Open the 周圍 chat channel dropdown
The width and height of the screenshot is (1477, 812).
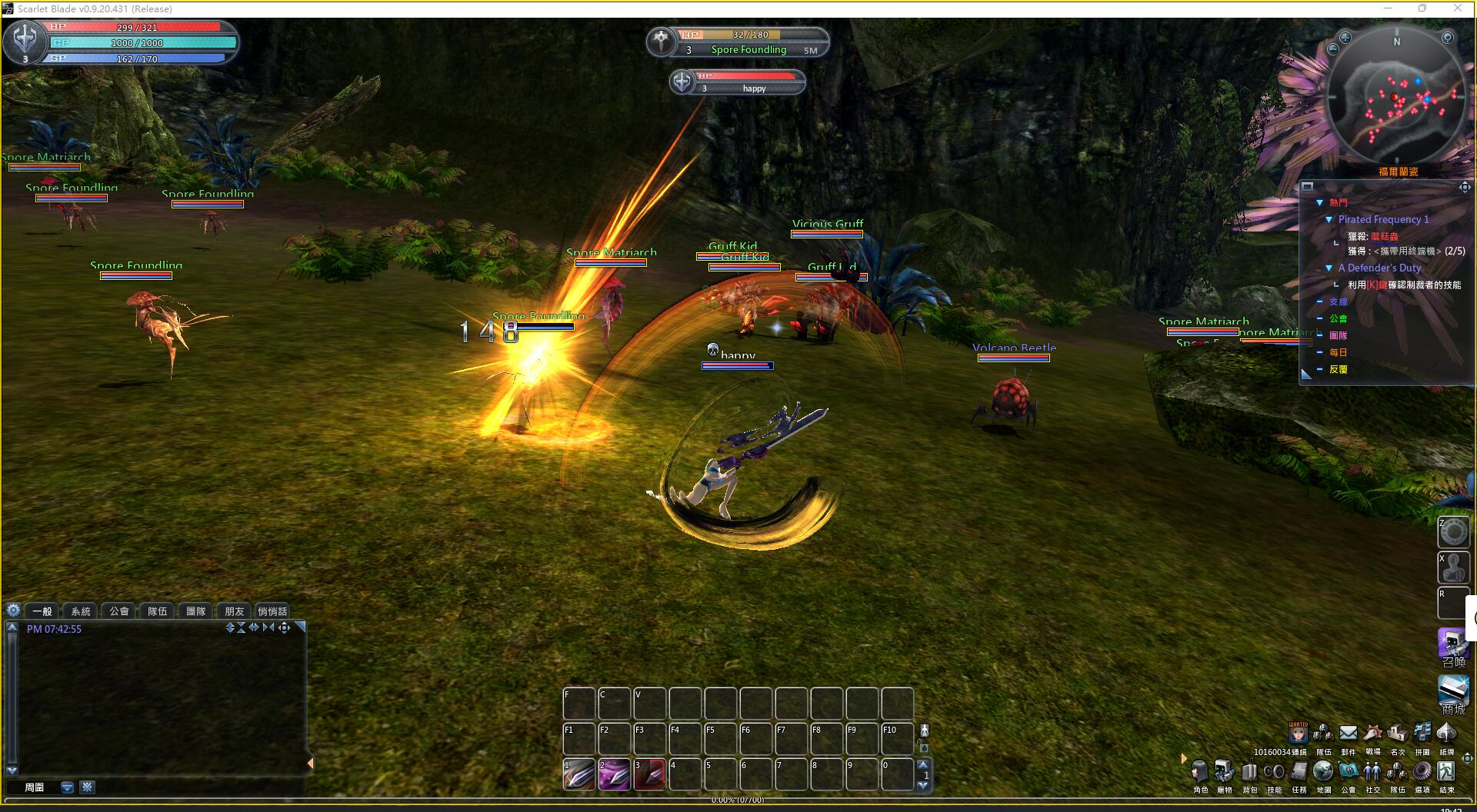[x=67, y=787]
